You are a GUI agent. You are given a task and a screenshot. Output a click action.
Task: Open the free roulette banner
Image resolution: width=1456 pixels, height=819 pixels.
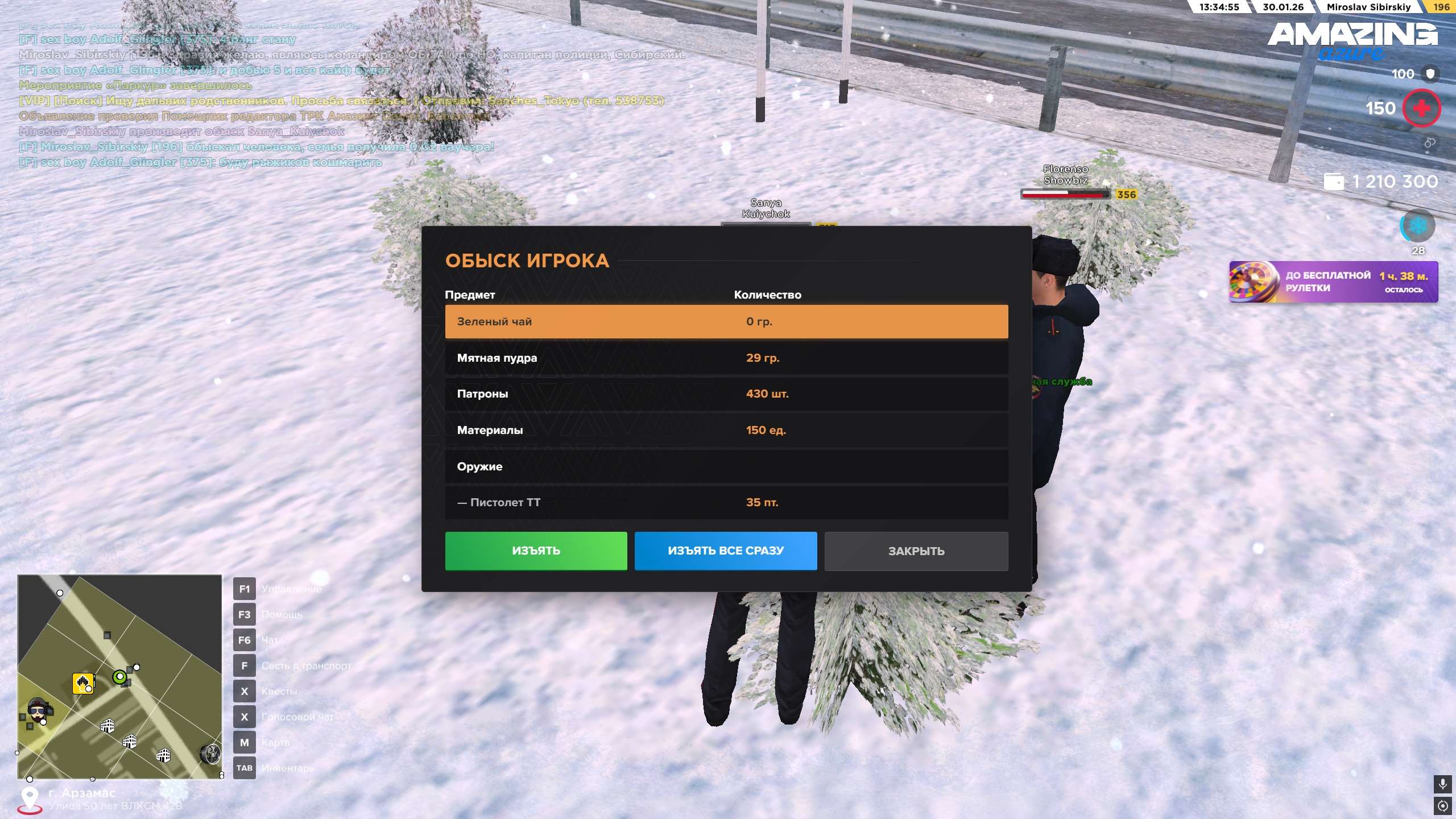click(1333, 282)
